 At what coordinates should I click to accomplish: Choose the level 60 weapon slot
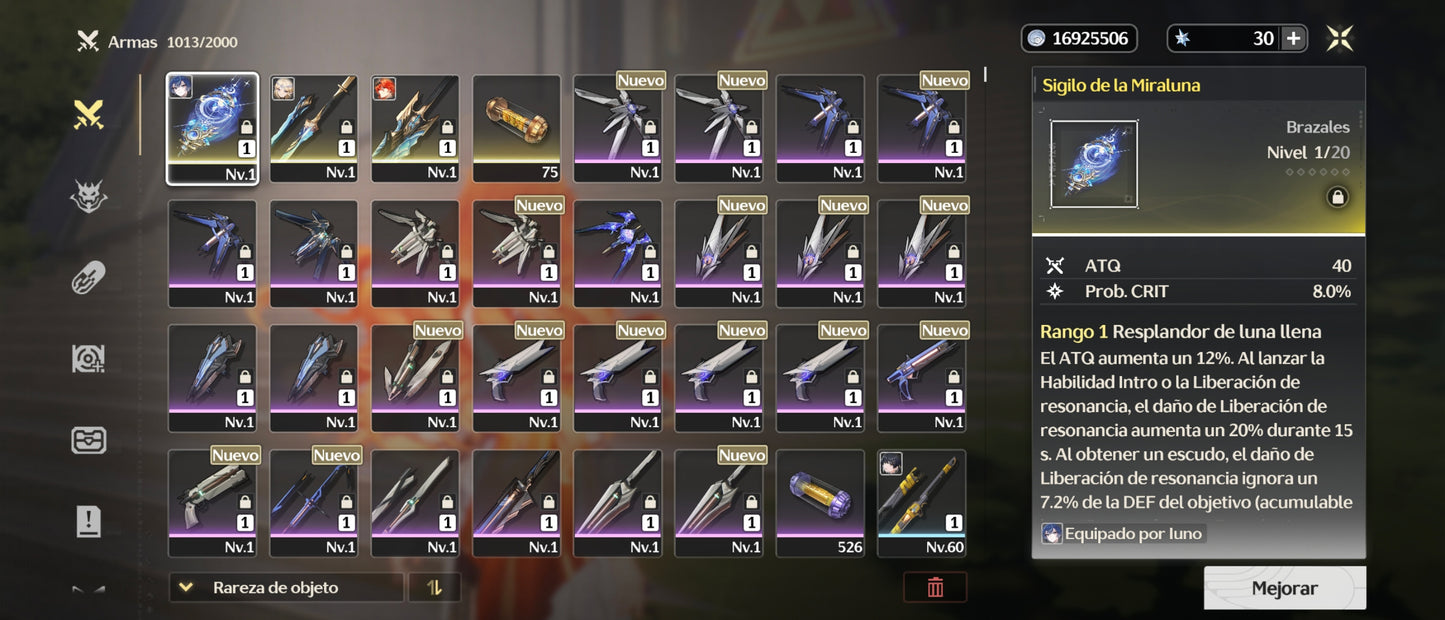tap(921, 503)
